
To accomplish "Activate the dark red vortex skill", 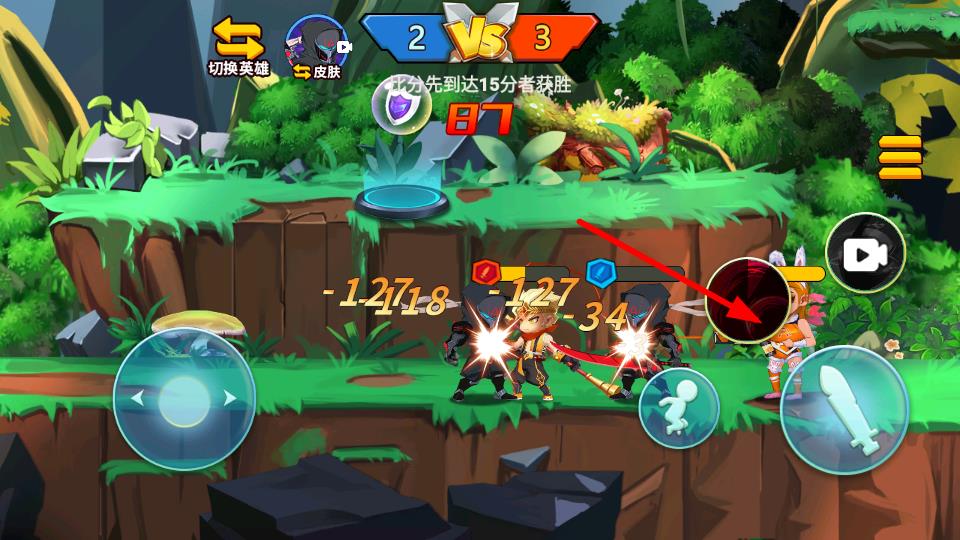I will [x=748, y=300].
